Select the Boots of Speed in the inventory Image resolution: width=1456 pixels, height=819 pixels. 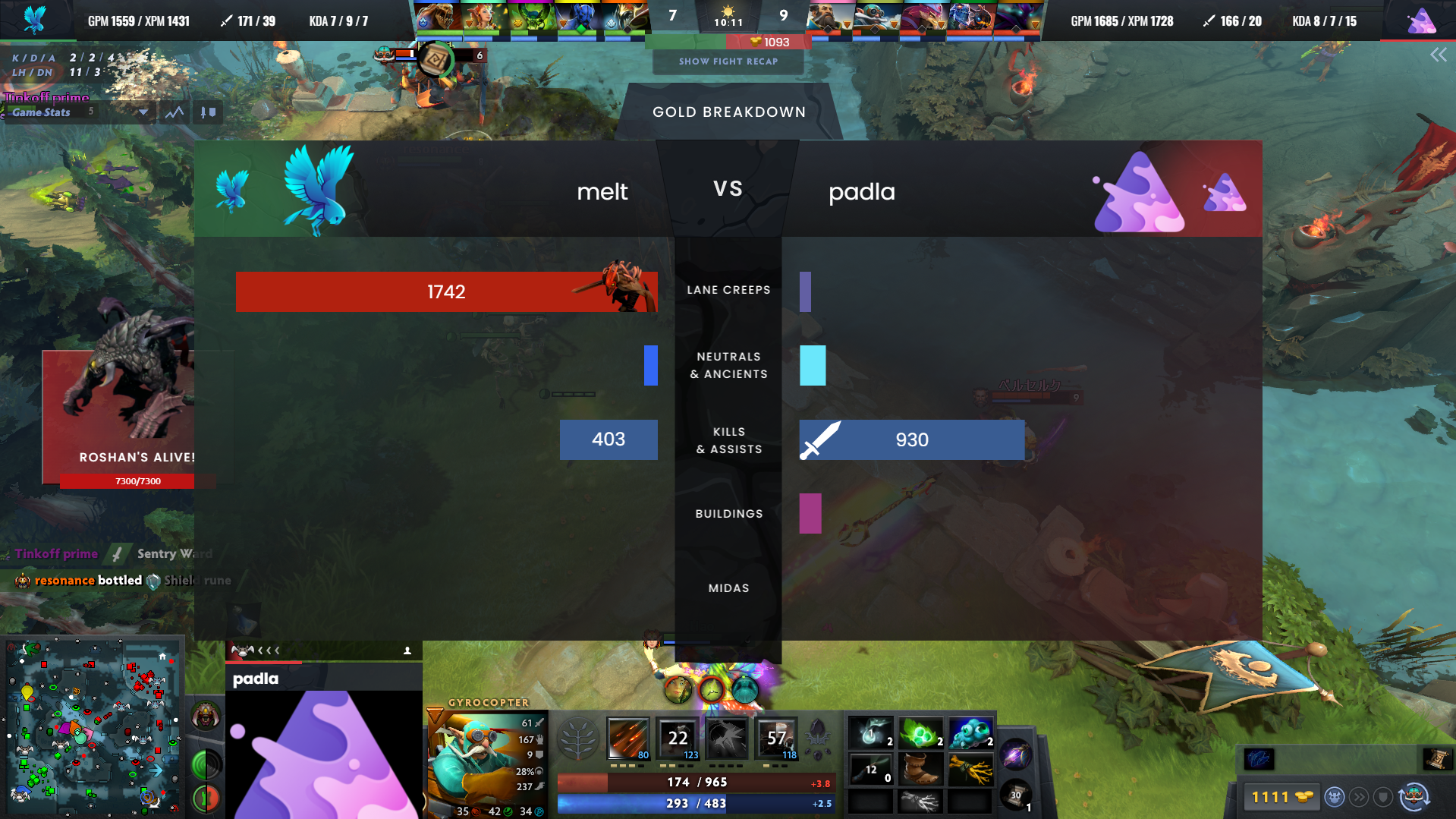(920, 770)
